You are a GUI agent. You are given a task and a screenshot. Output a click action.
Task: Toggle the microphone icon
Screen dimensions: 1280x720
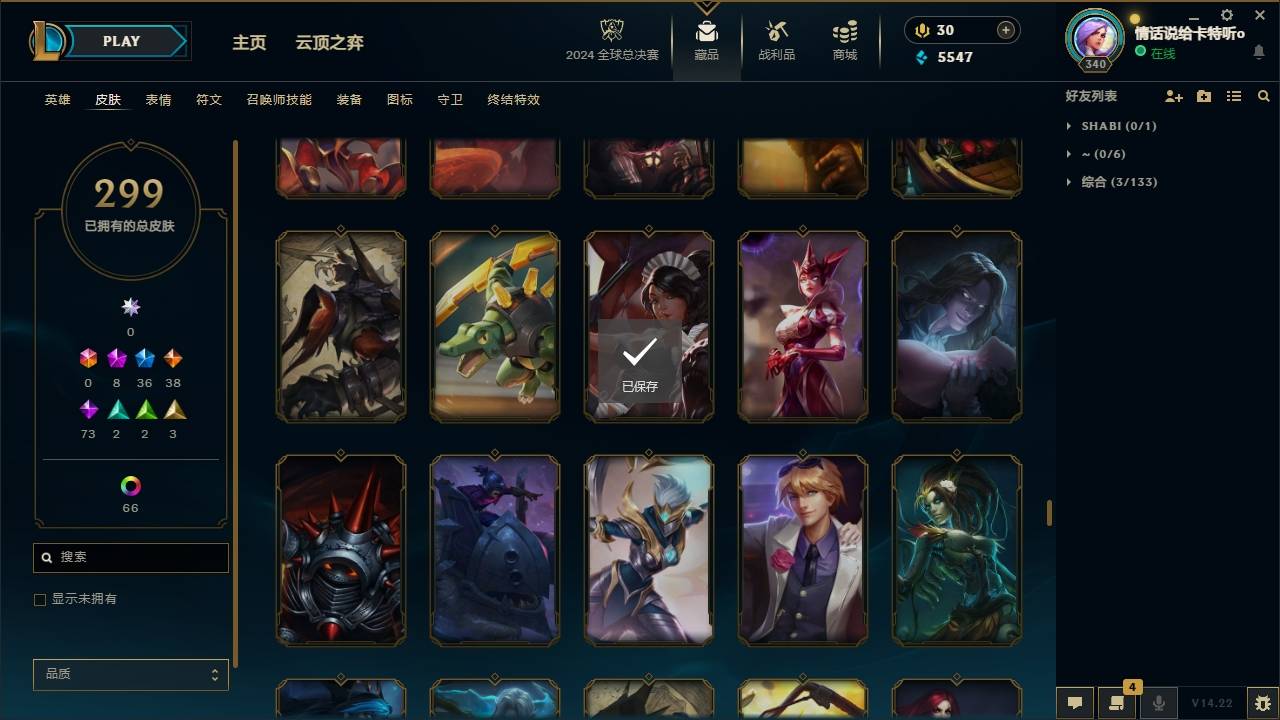[1158, 703]
